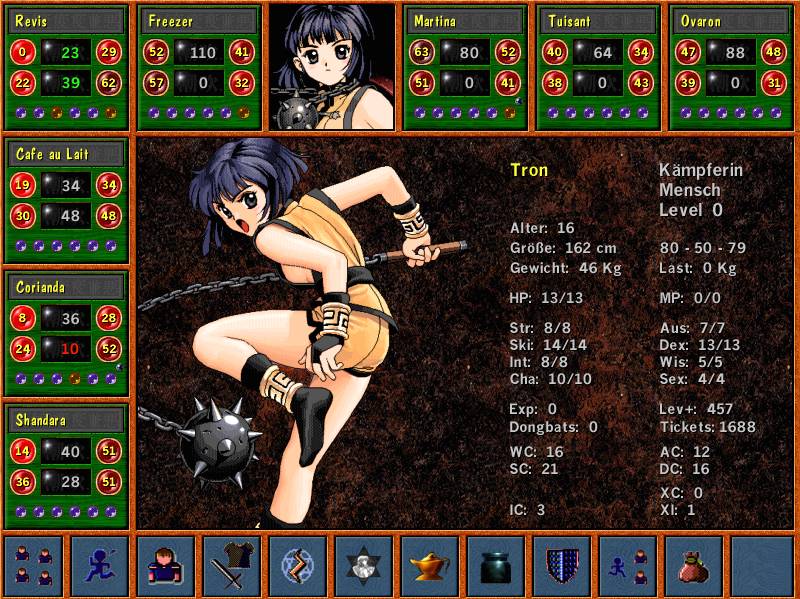Click the lightning orb magic icon
The image size is (800, 599).
coord(298,565)
